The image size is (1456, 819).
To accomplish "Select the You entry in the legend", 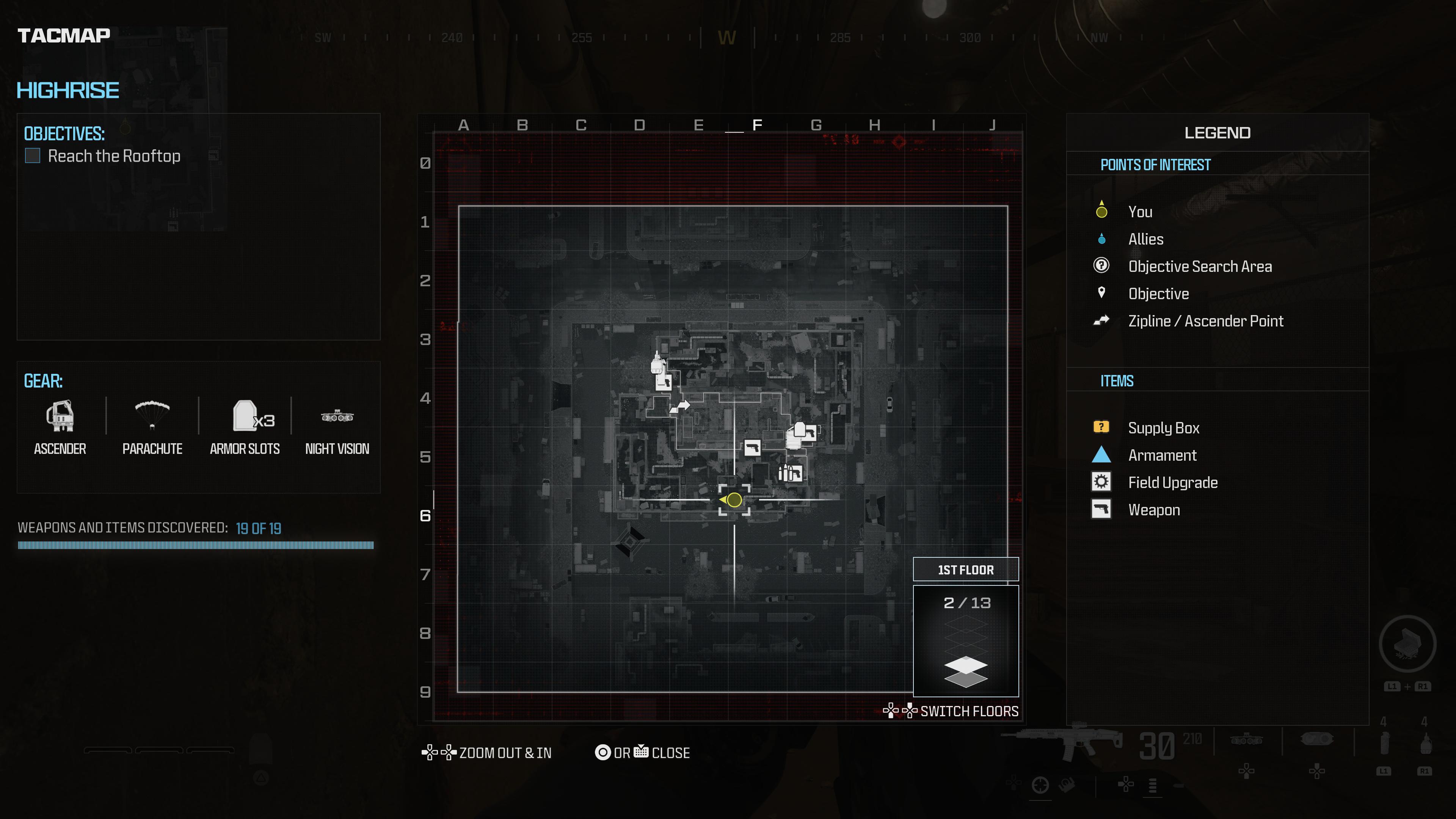I will click(x=1140, y=212).
